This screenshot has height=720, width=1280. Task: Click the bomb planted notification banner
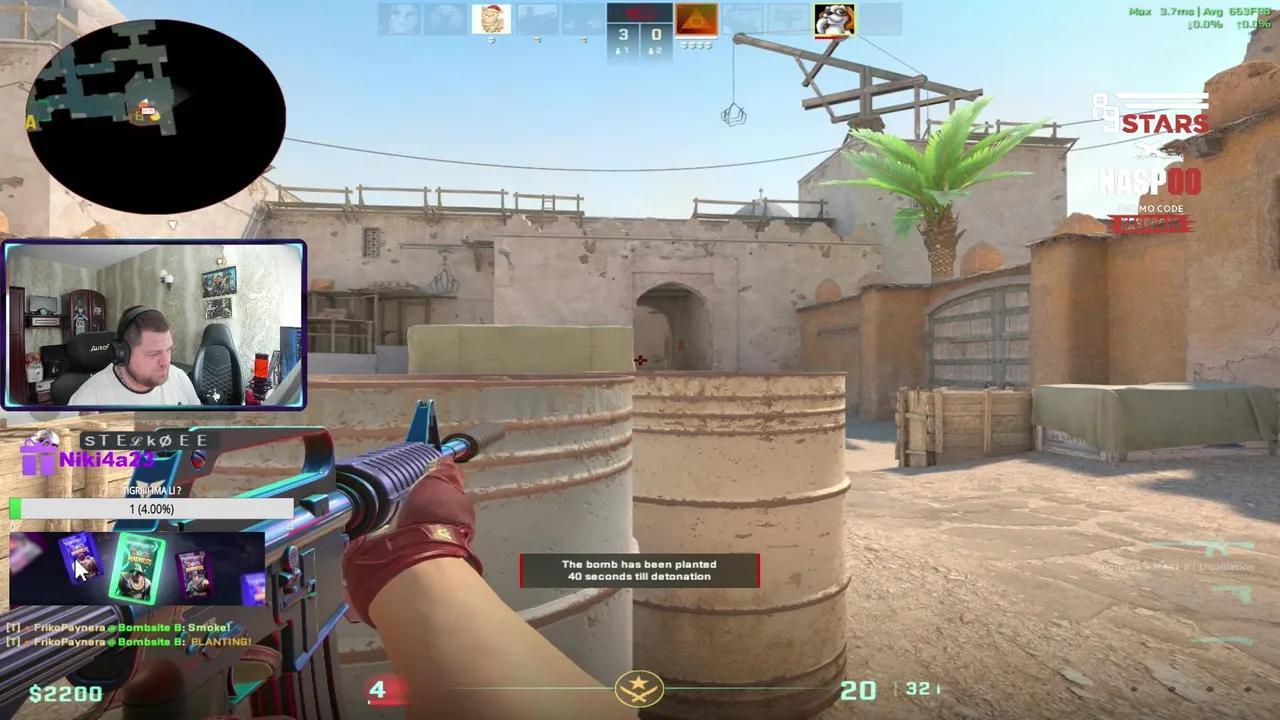pos(639,570)
